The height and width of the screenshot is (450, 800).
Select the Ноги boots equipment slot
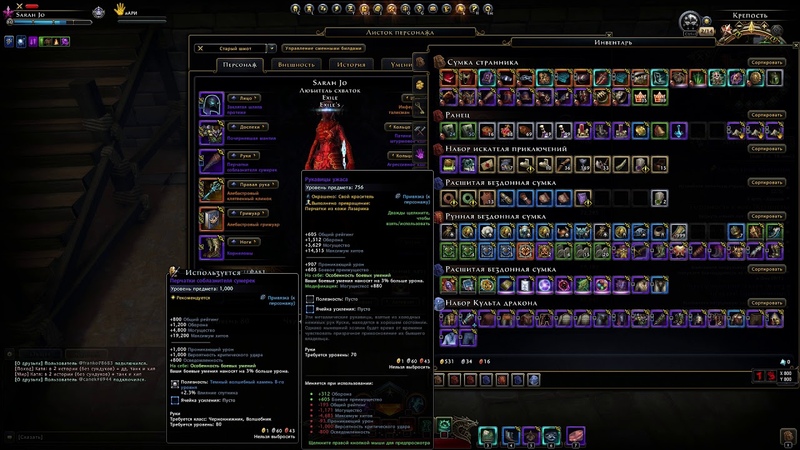click(212, 246)
